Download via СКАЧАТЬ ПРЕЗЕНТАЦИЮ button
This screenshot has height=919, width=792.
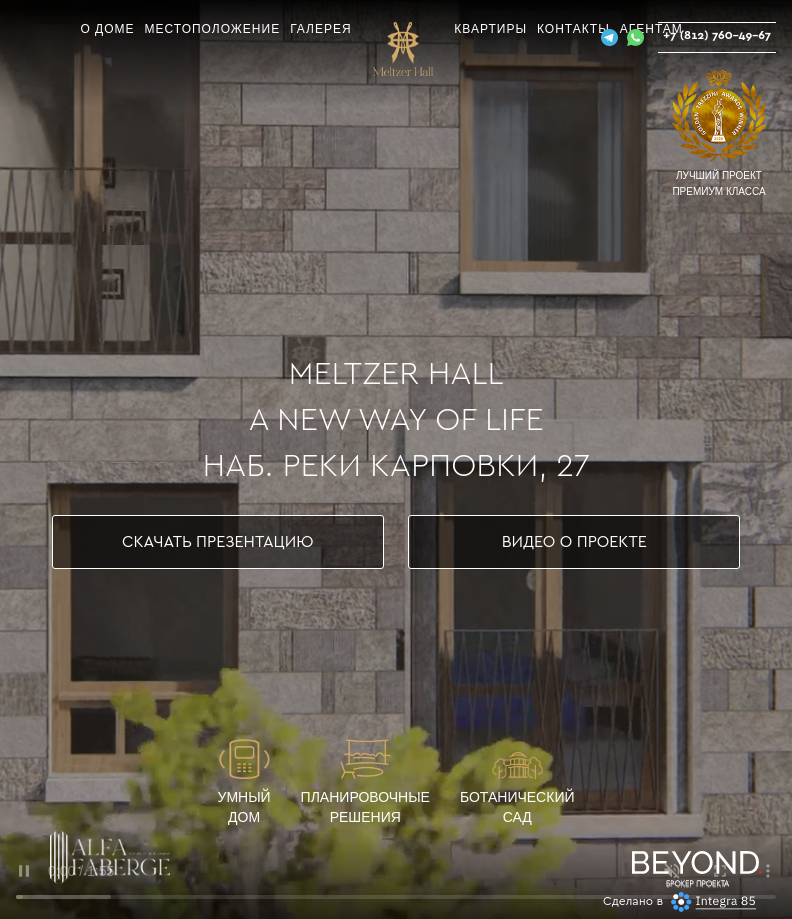[x=218, y=542]
